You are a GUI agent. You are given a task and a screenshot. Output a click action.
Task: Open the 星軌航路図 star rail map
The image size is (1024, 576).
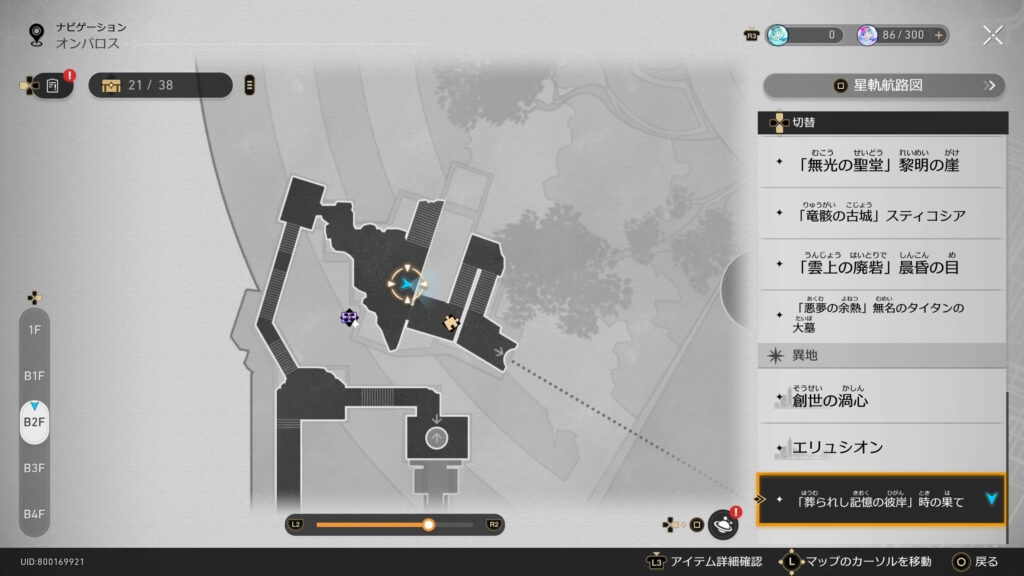pos(883,85)
